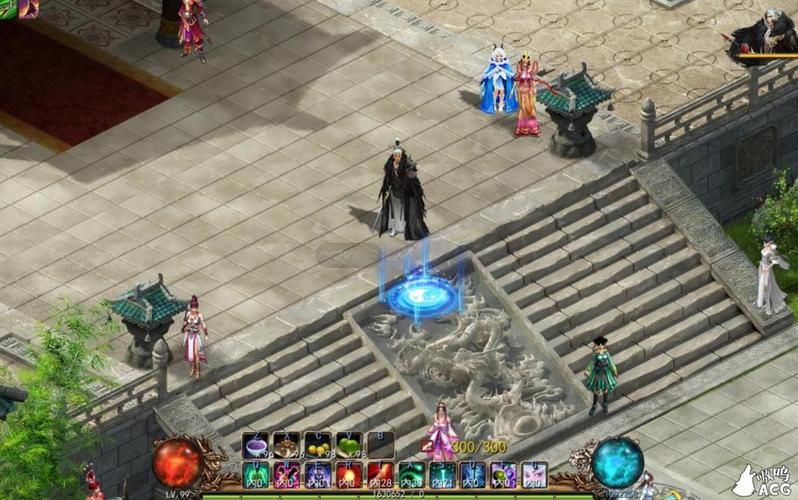Activate the pale white-pink skill icon
798x500 pixels.
click(x=535, y=474)
